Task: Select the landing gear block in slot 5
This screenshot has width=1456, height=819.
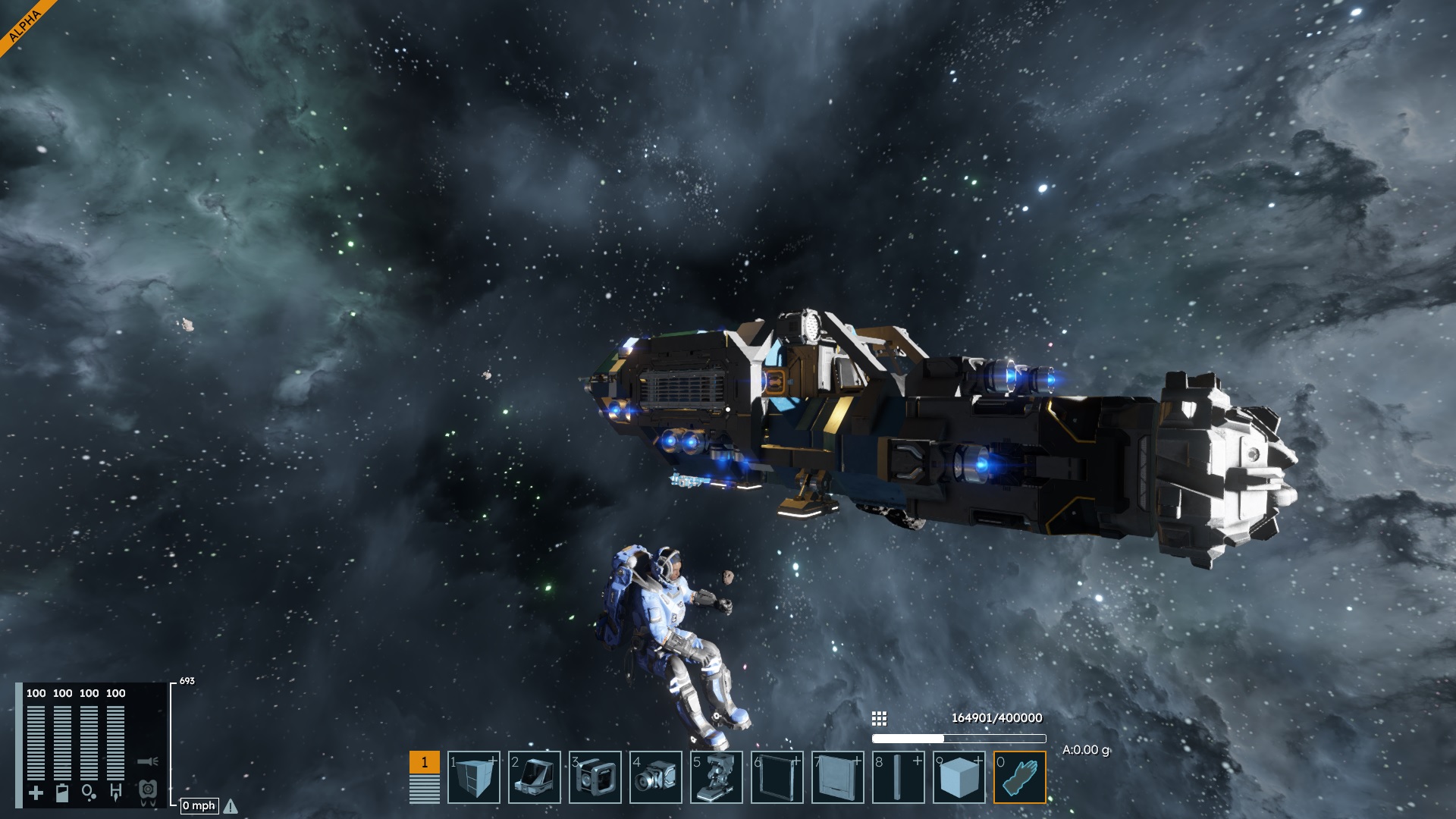Action: click(717, 777)
